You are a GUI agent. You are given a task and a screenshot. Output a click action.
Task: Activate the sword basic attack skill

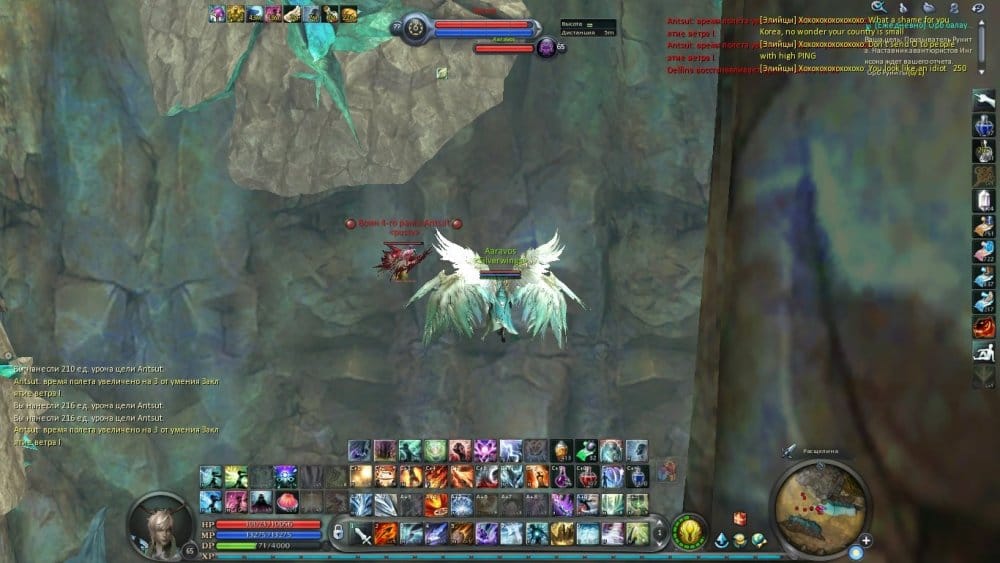tap(362, 533)
